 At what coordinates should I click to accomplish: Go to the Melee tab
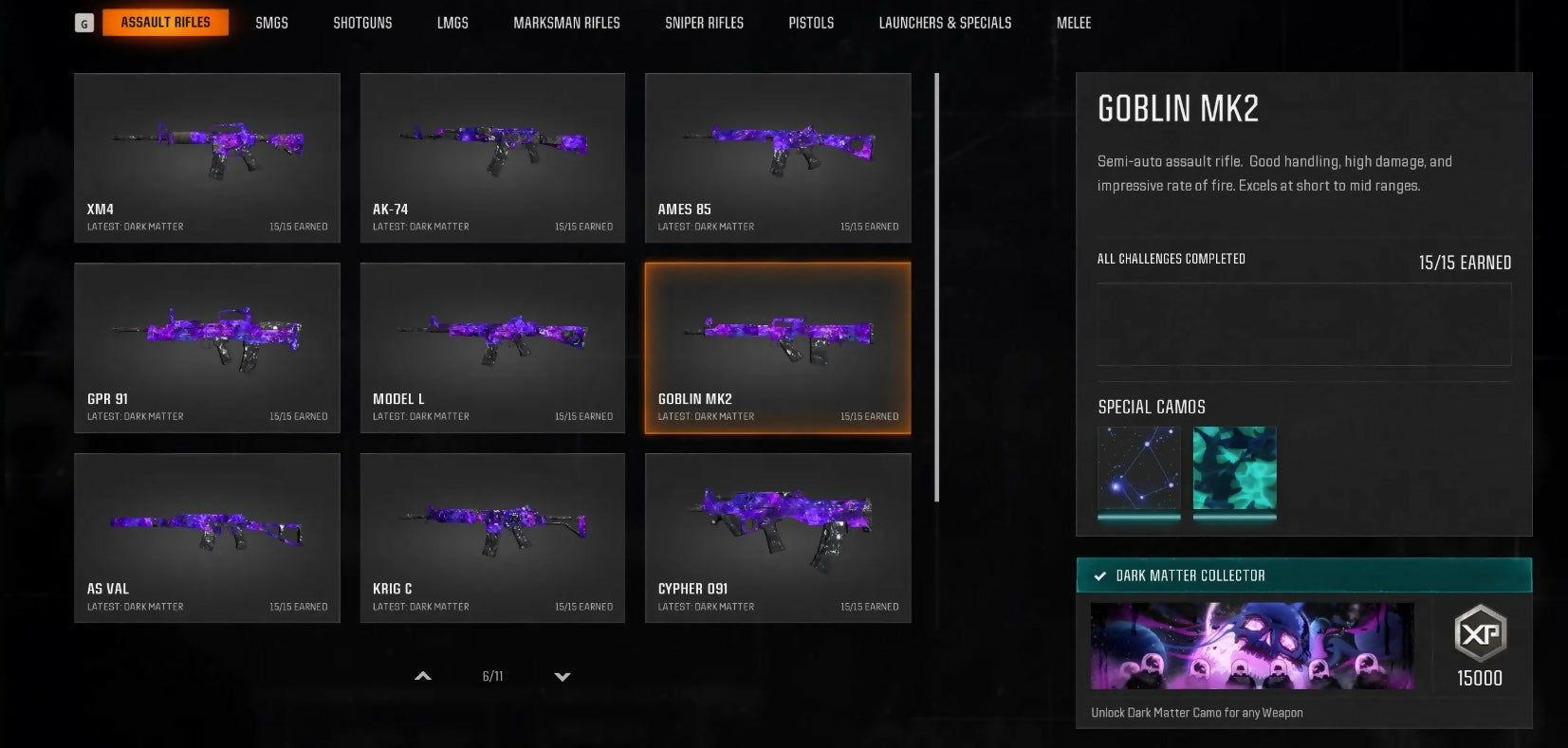click(1074, 23)
